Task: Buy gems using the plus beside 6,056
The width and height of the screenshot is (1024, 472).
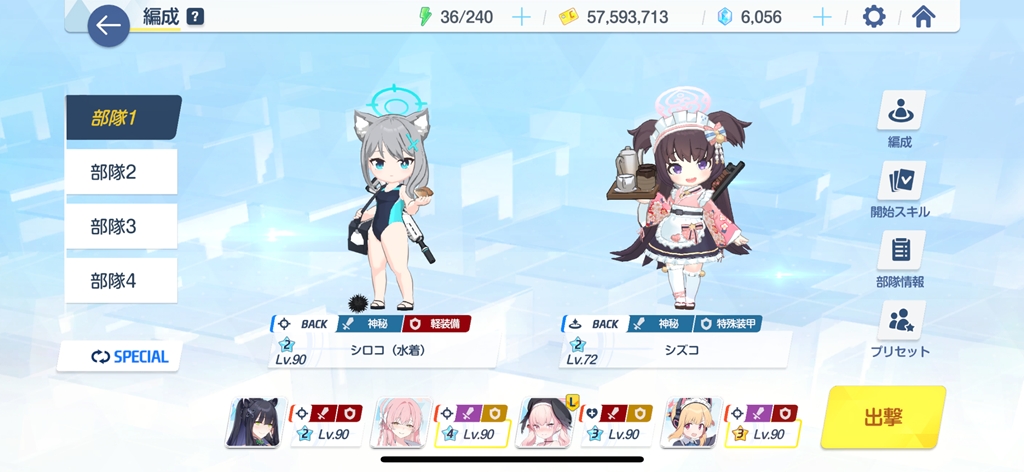Action: coord(822,17)
